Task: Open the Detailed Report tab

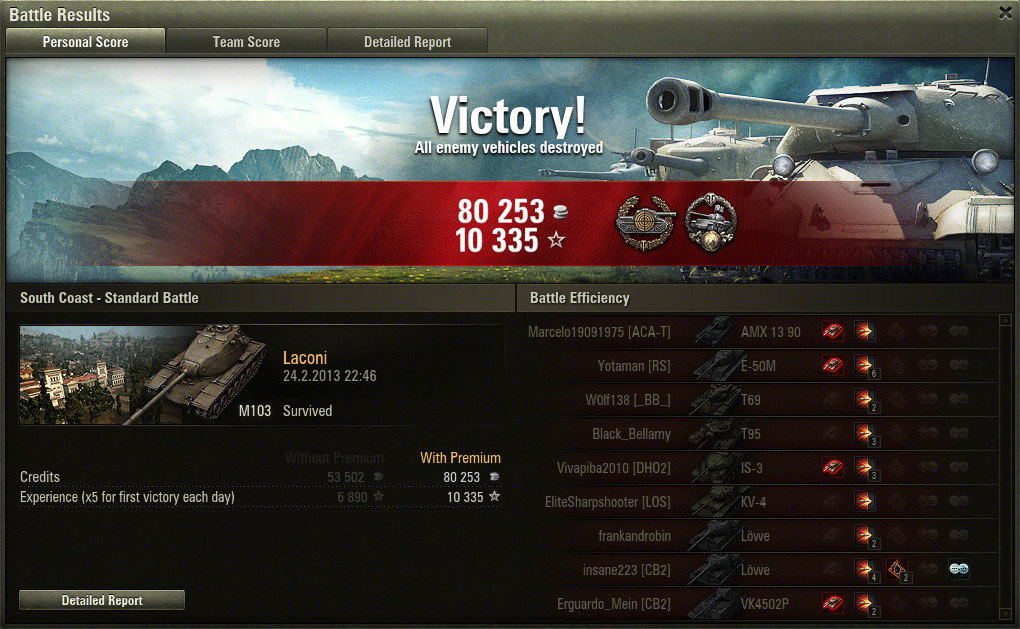Action: click(407, 42)
